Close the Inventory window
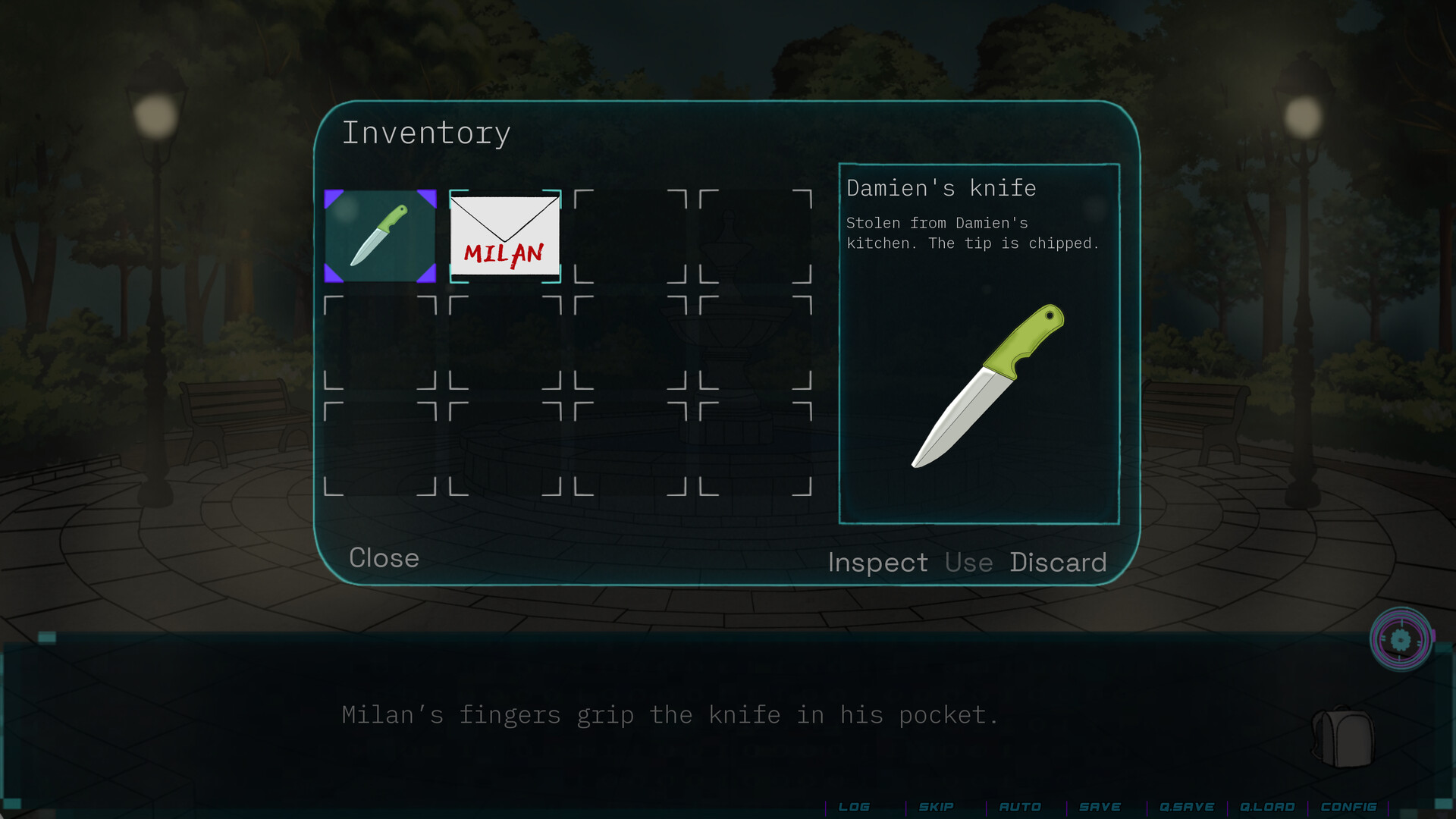 (384, 559)
